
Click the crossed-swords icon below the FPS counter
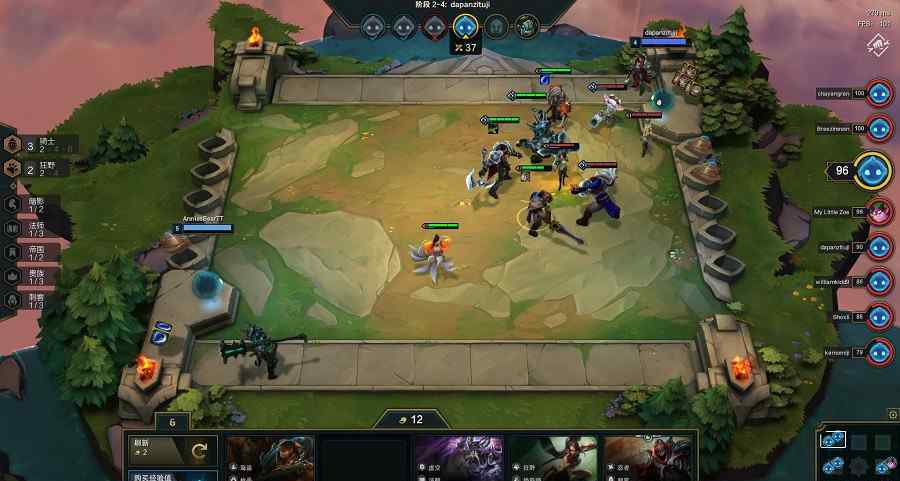click(877, 45)
